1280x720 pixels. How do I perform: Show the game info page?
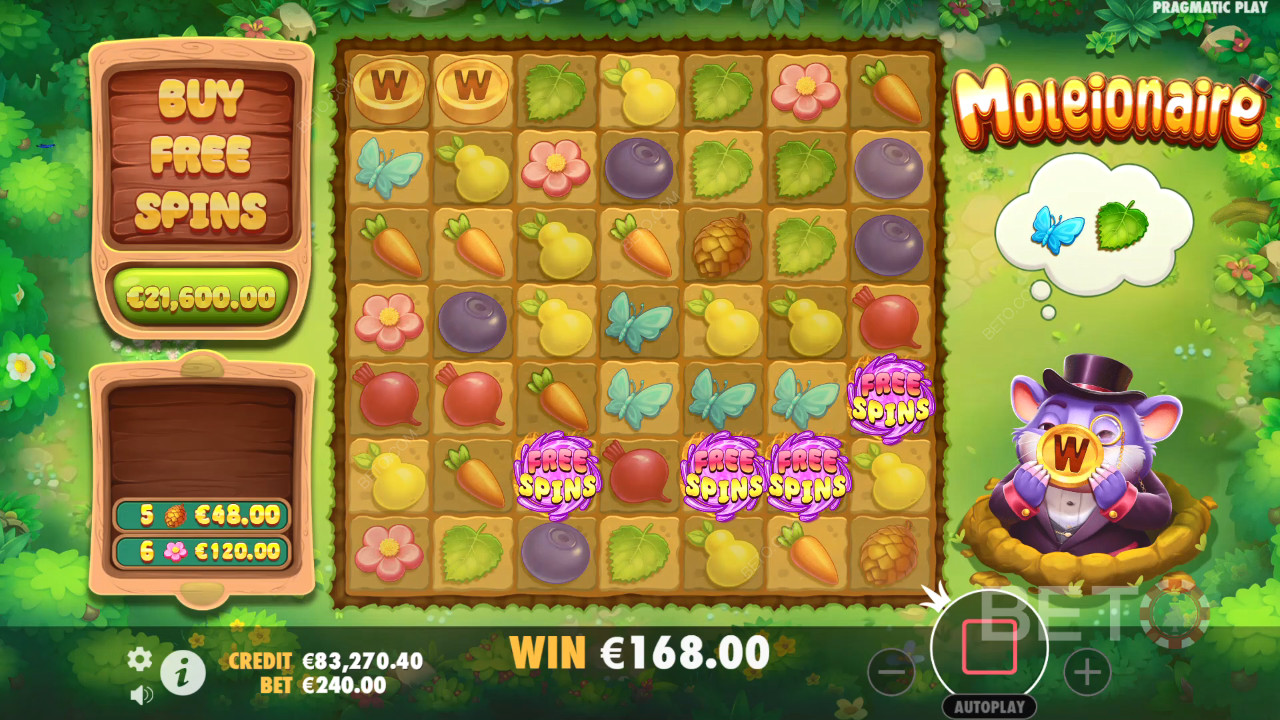[x=183, y=674]
